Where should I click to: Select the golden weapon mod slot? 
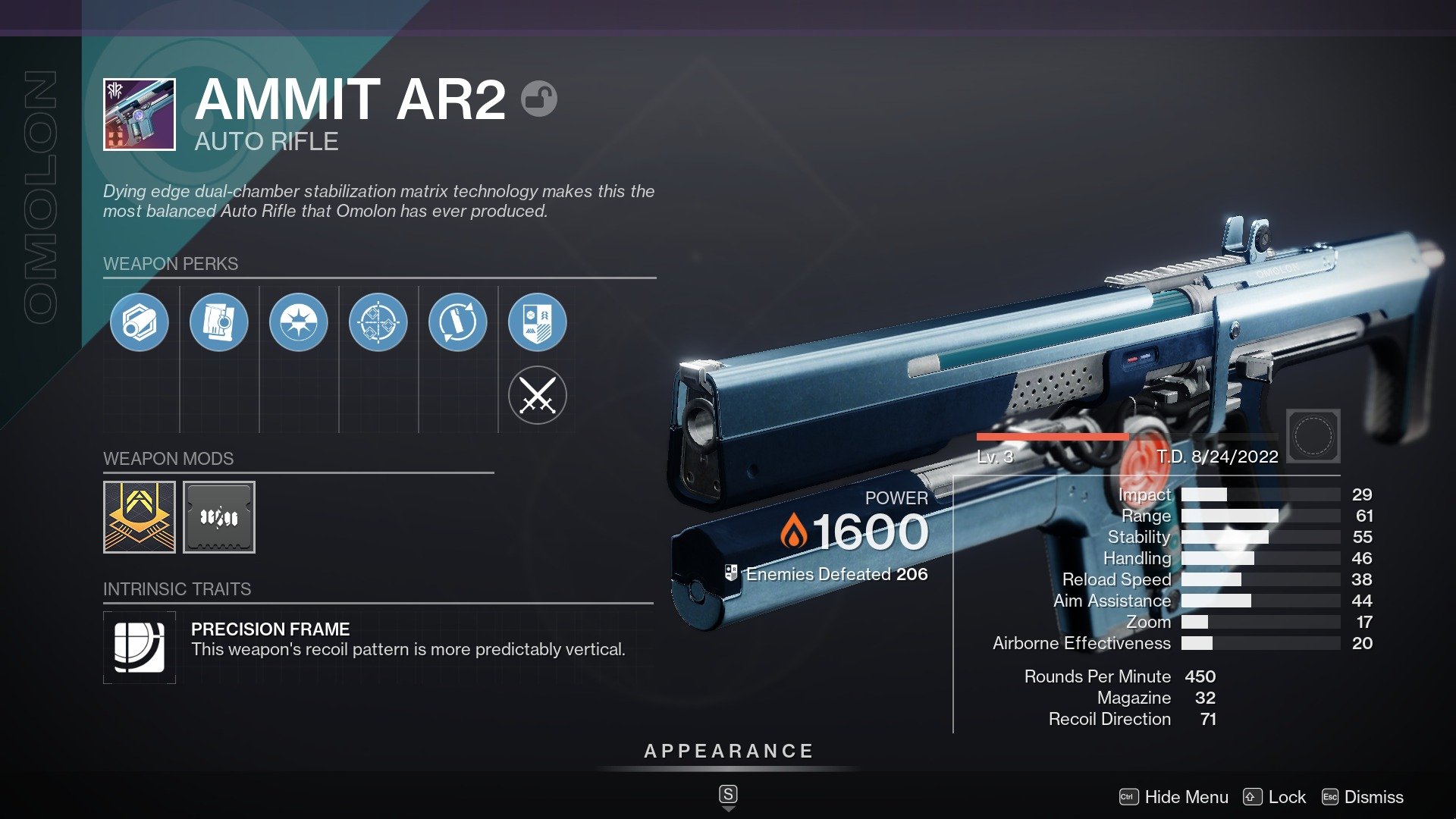pos(140,517)
